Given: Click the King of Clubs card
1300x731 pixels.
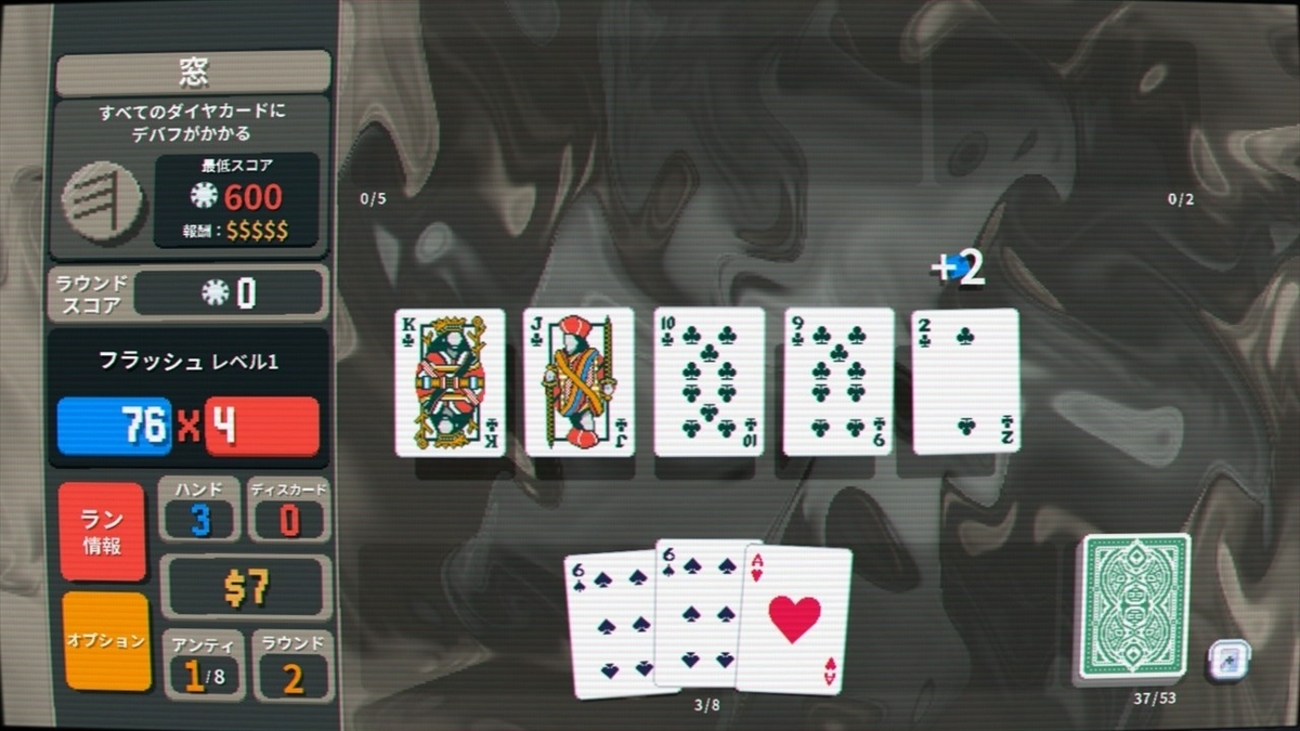Looking at the screenshot, I should (x=450, y=382).
